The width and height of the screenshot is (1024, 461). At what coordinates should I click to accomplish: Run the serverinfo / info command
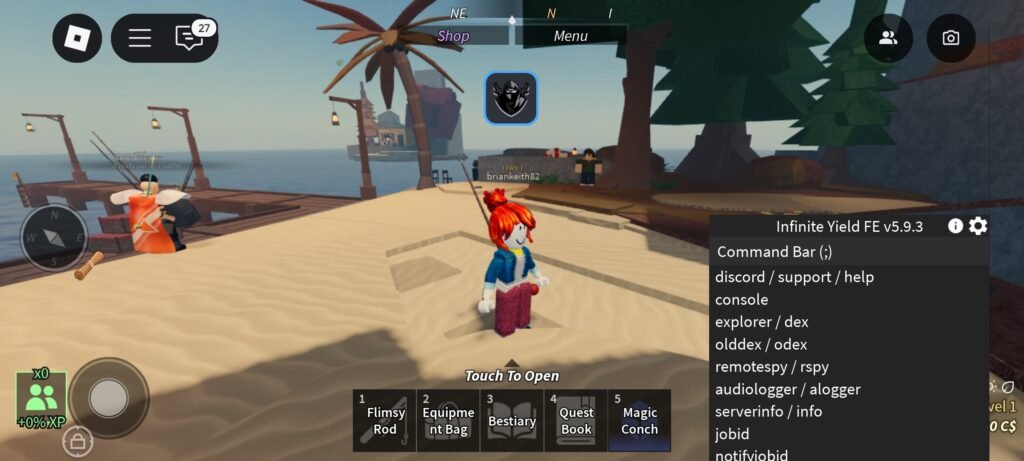click(x=768, y=411)
